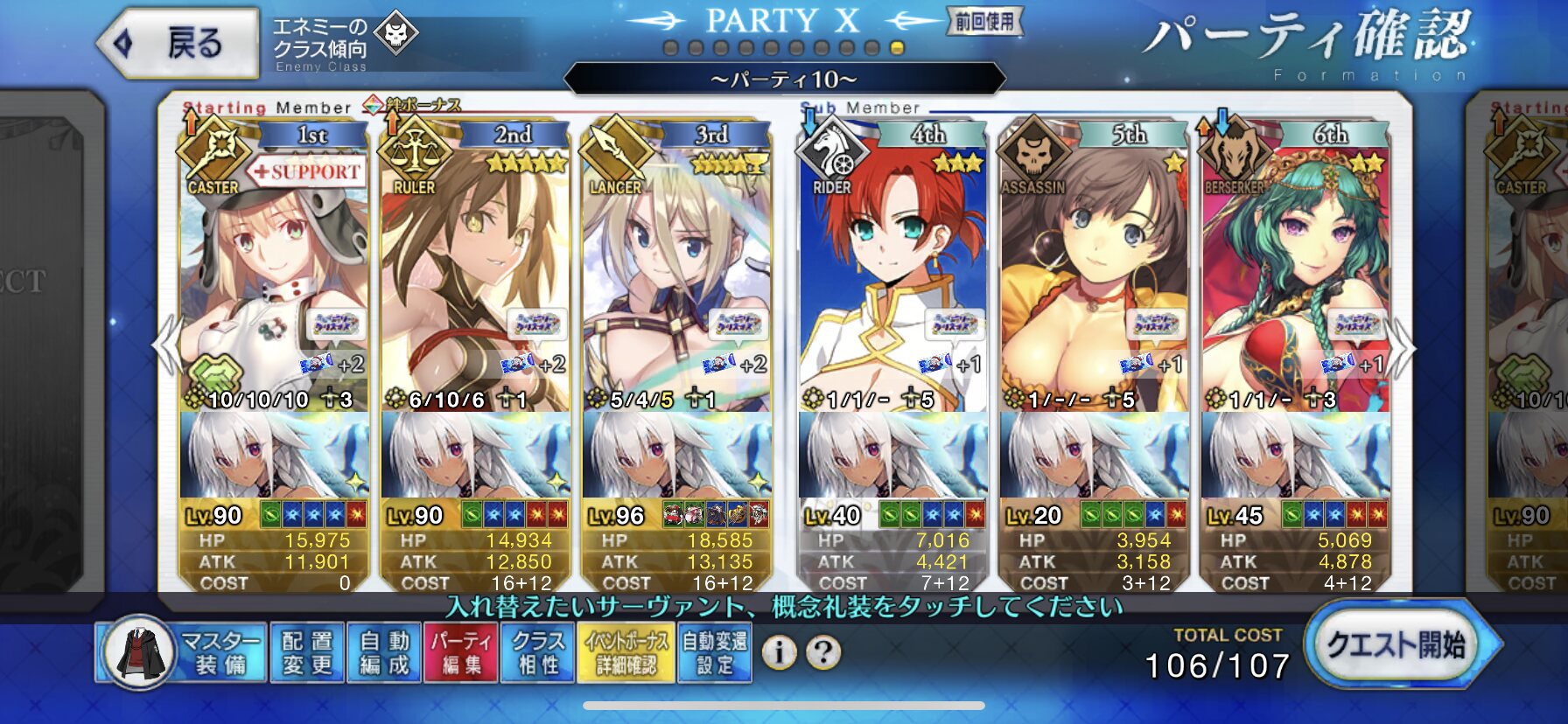1568x724 pixels.
Task: View イベントボーナス詳細確認 event bonus details
Action: tap(626, 653)
